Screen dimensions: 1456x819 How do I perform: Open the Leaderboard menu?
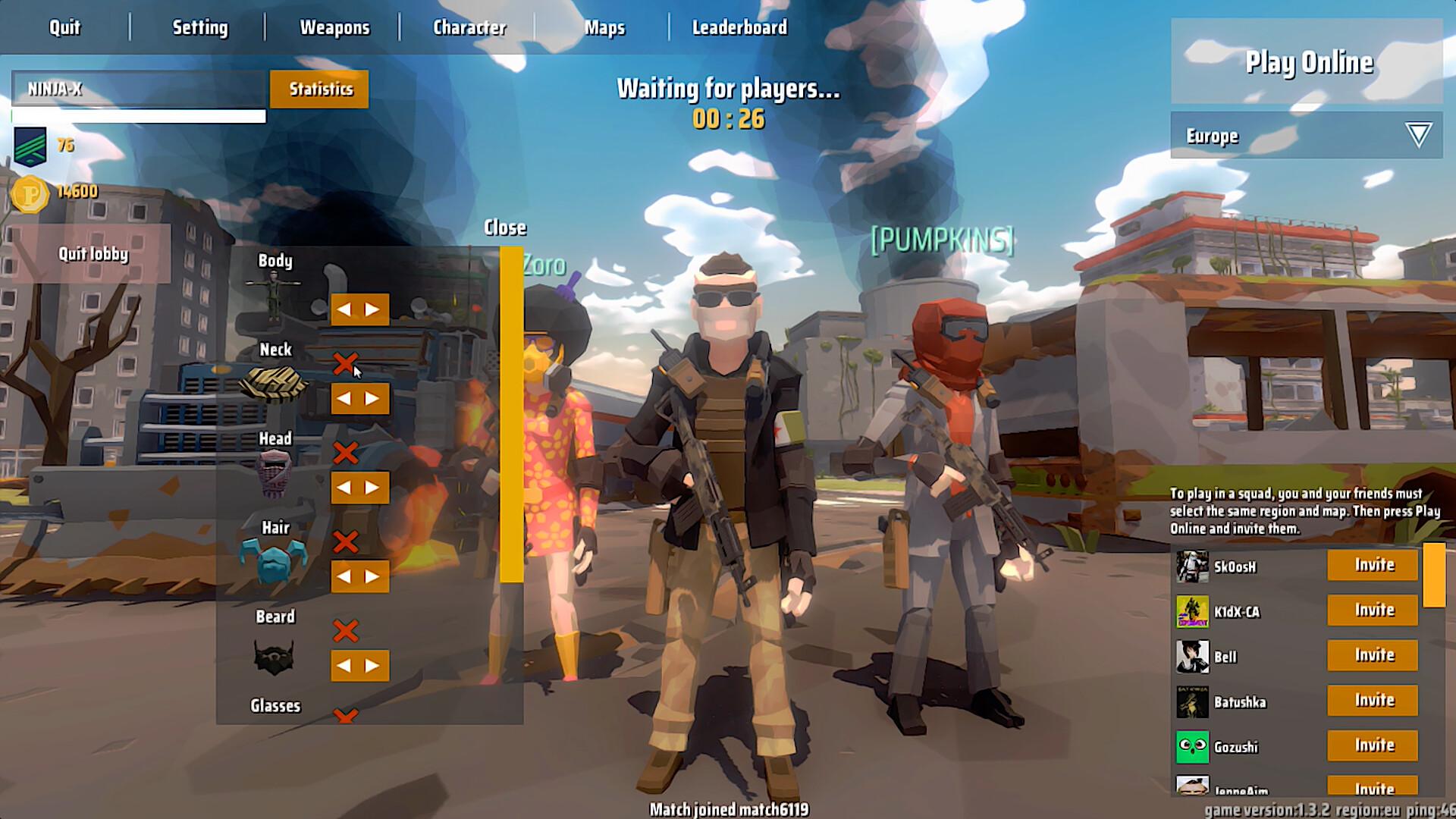pos(739,27)
